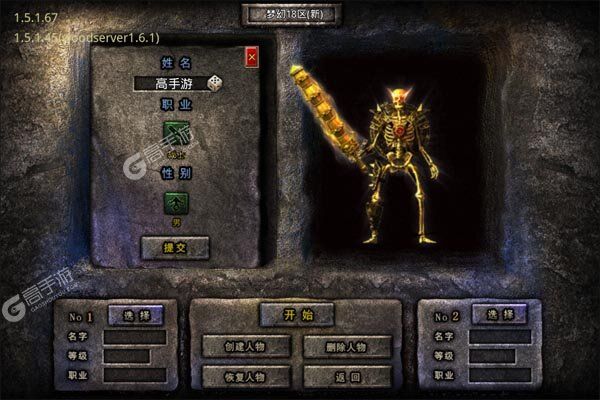Image resolution: width=600 pixels, height=400 pixels.
Task: Close the character creation panel
Action: [251, 58]
